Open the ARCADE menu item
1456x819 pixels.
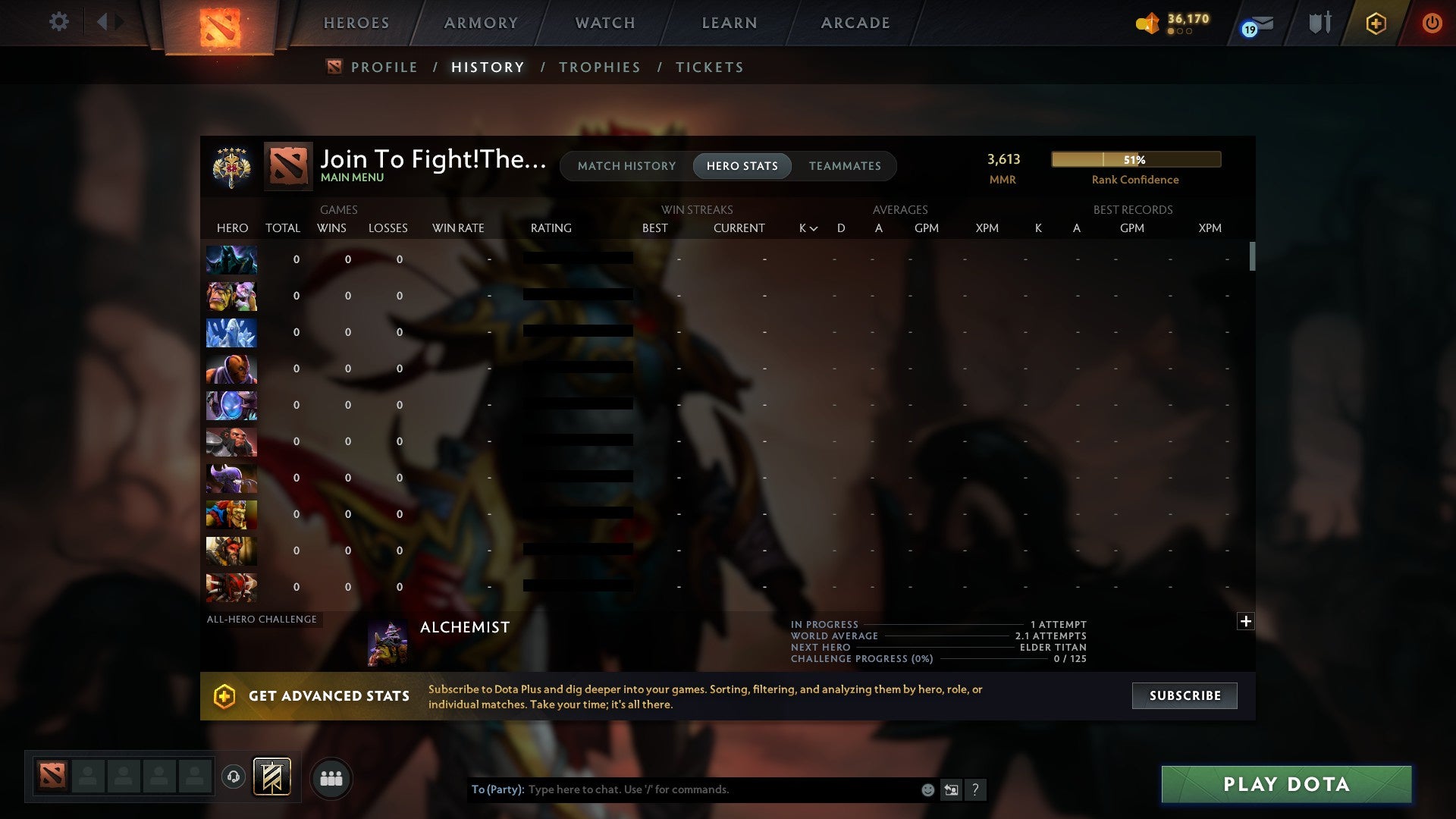pos(855,23)
